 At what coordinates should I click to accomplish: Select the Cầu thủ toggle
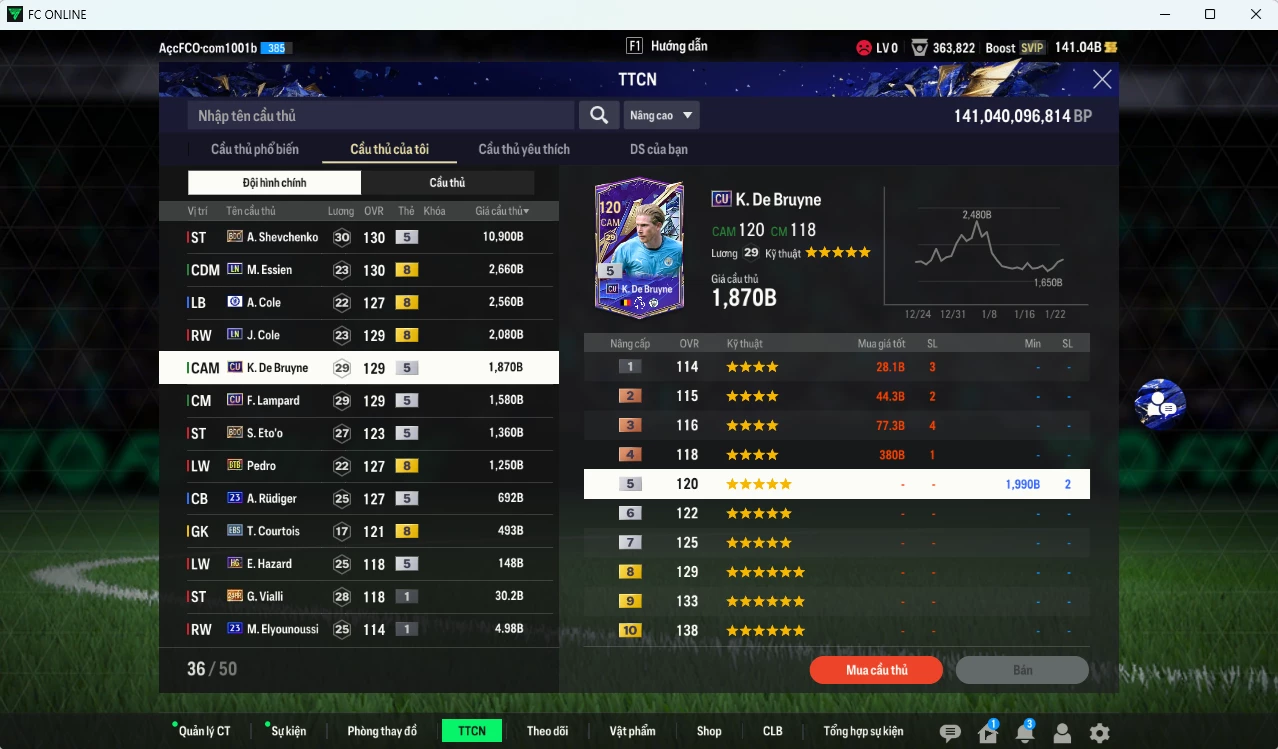pyautogui.click(x=447, y=183)
